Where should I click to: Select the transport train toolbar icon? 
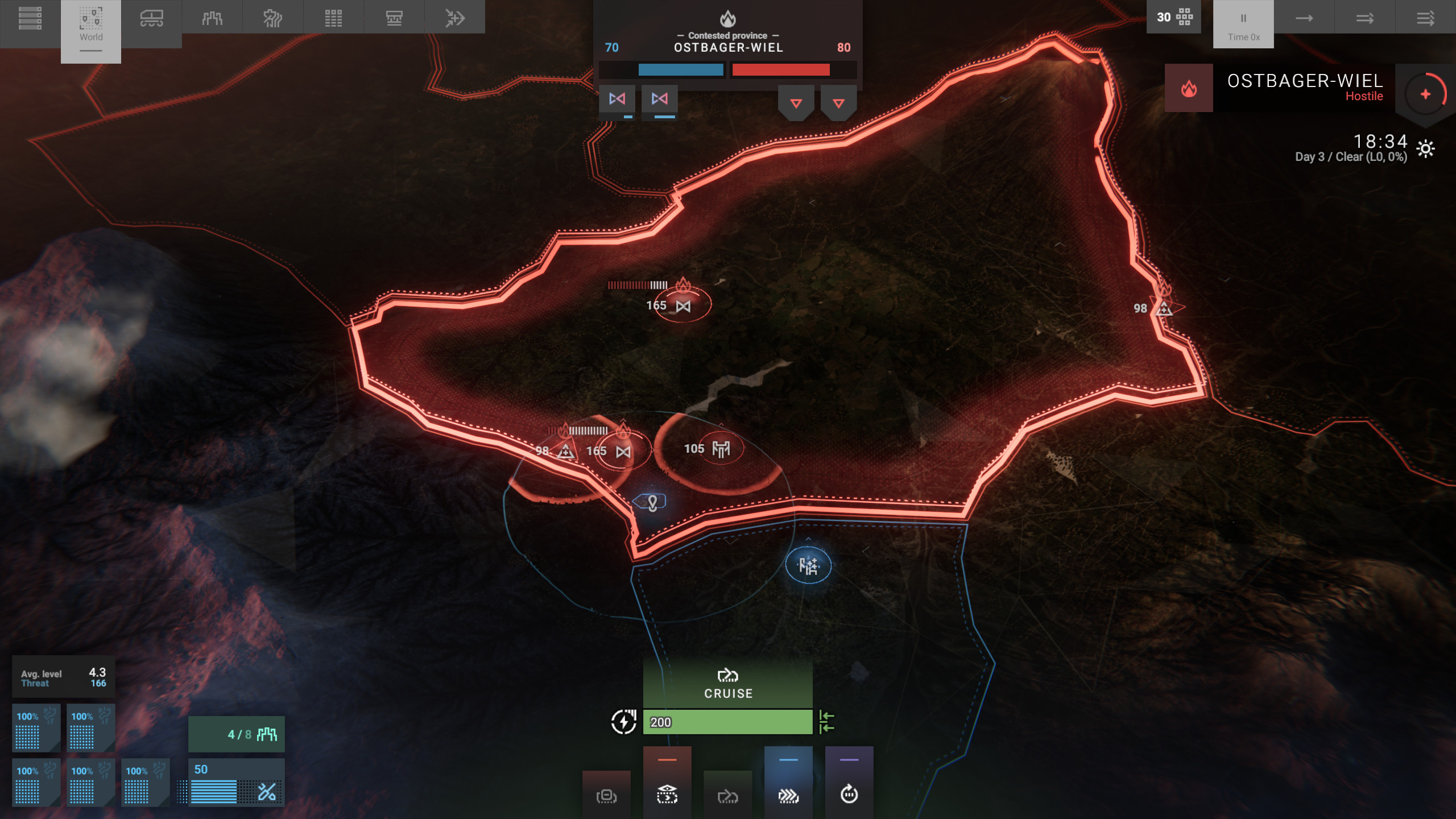click(x=152, y=17)
